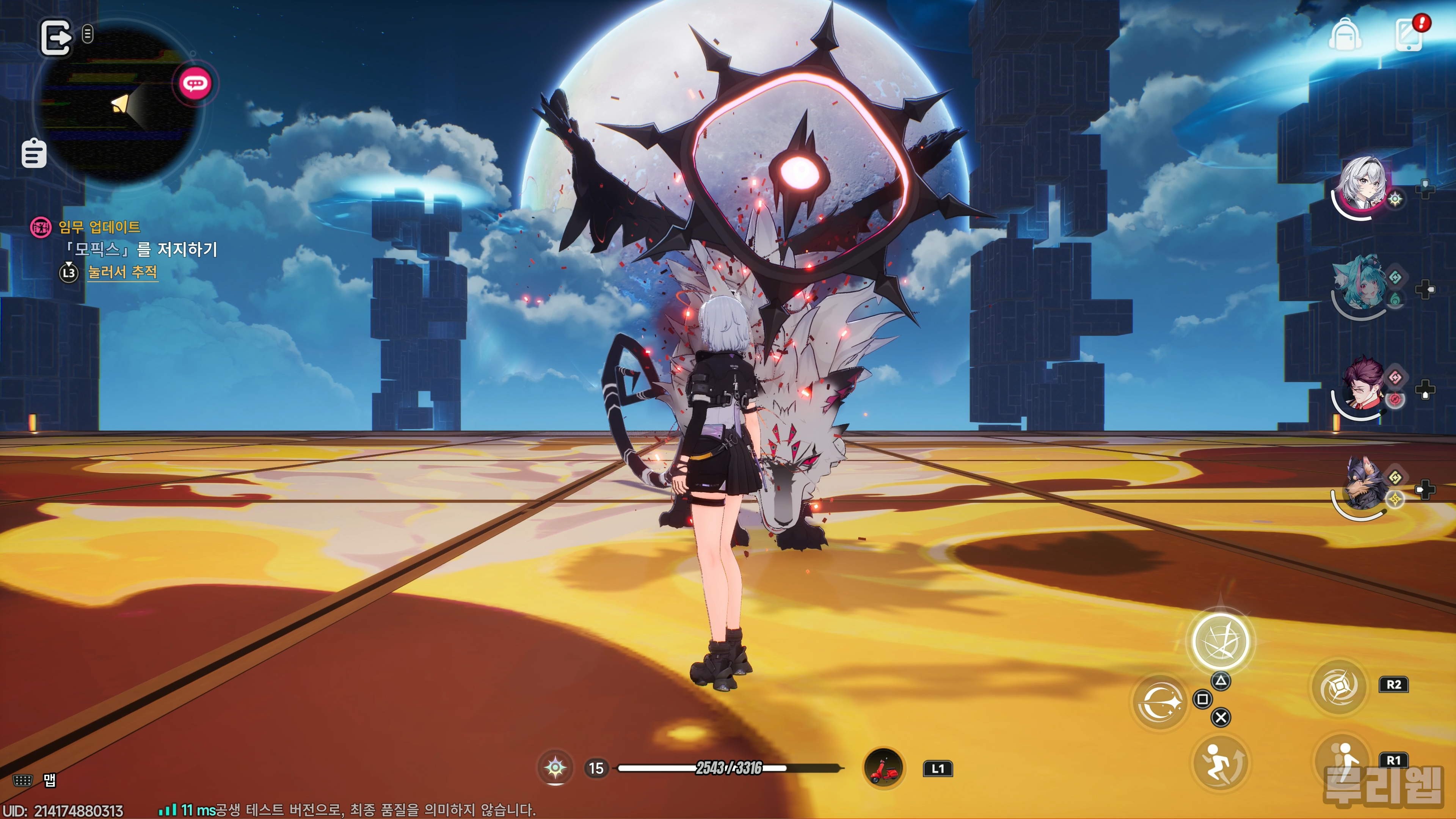1456x819 pixels.
Task: Open the backpack inventory
Action: click(x=1345, y=35)
